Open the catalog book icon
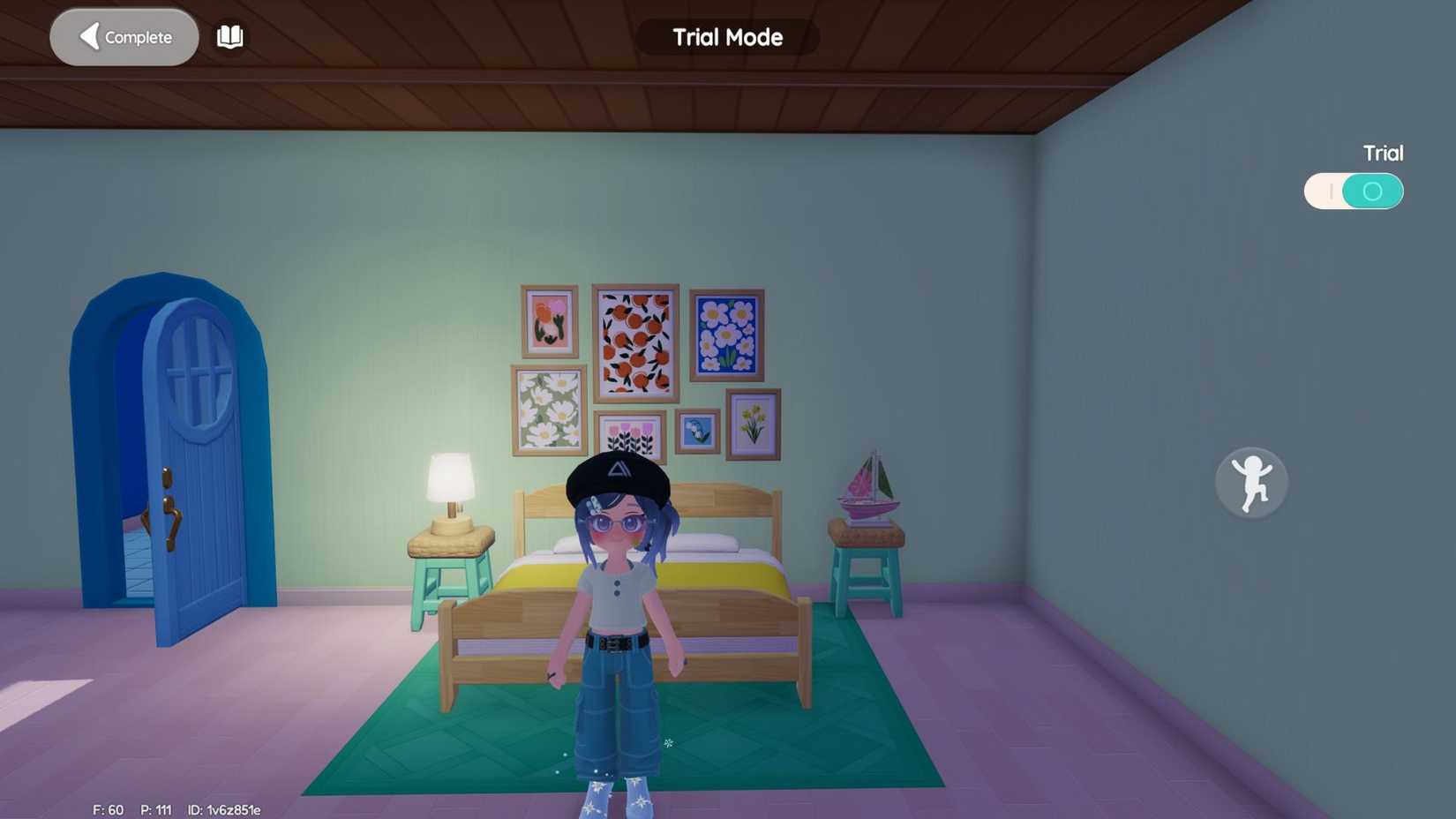 [x=229, y=36]
